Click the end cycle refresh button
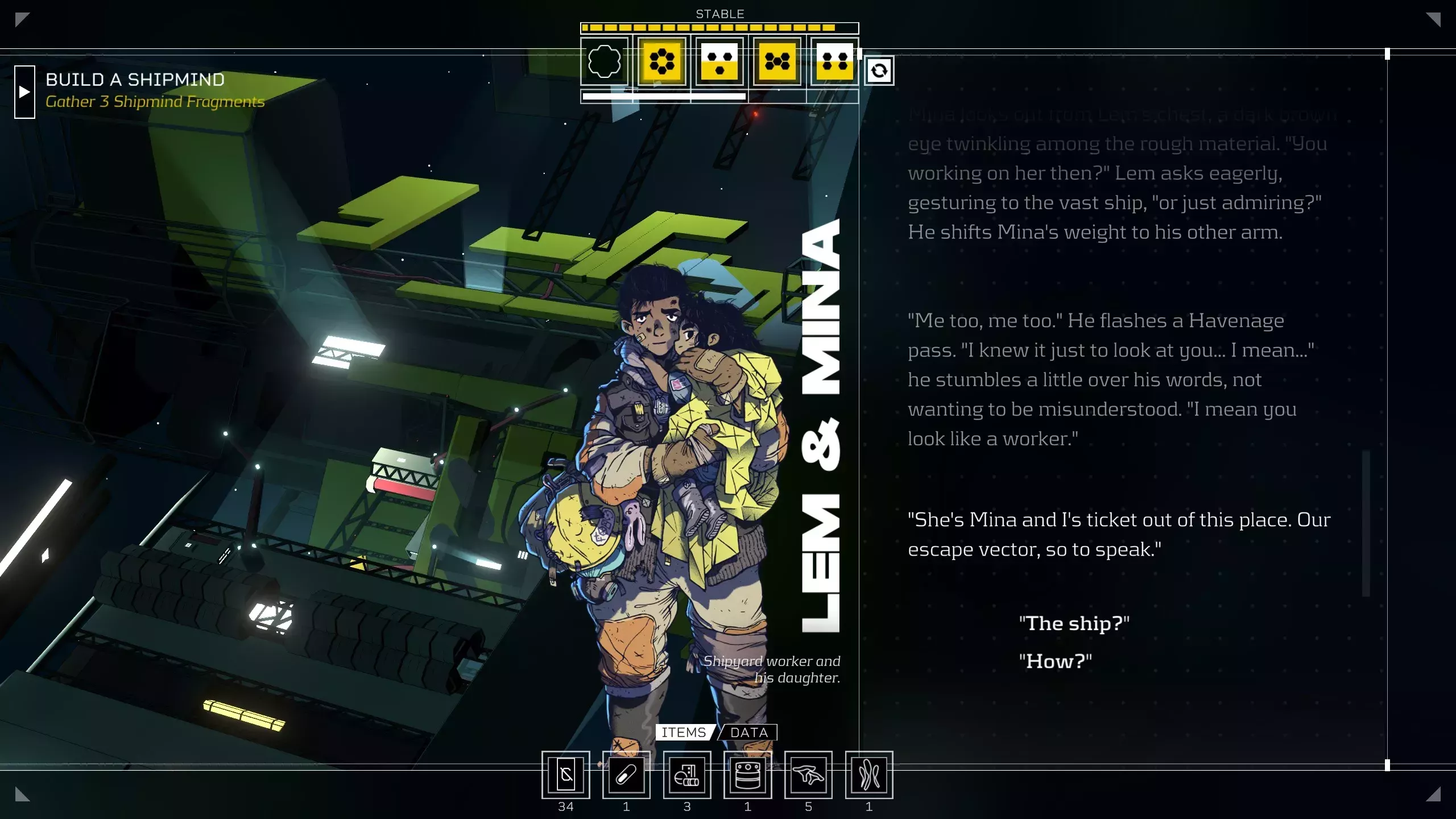1456x819 pixels. tap(879, 71)
